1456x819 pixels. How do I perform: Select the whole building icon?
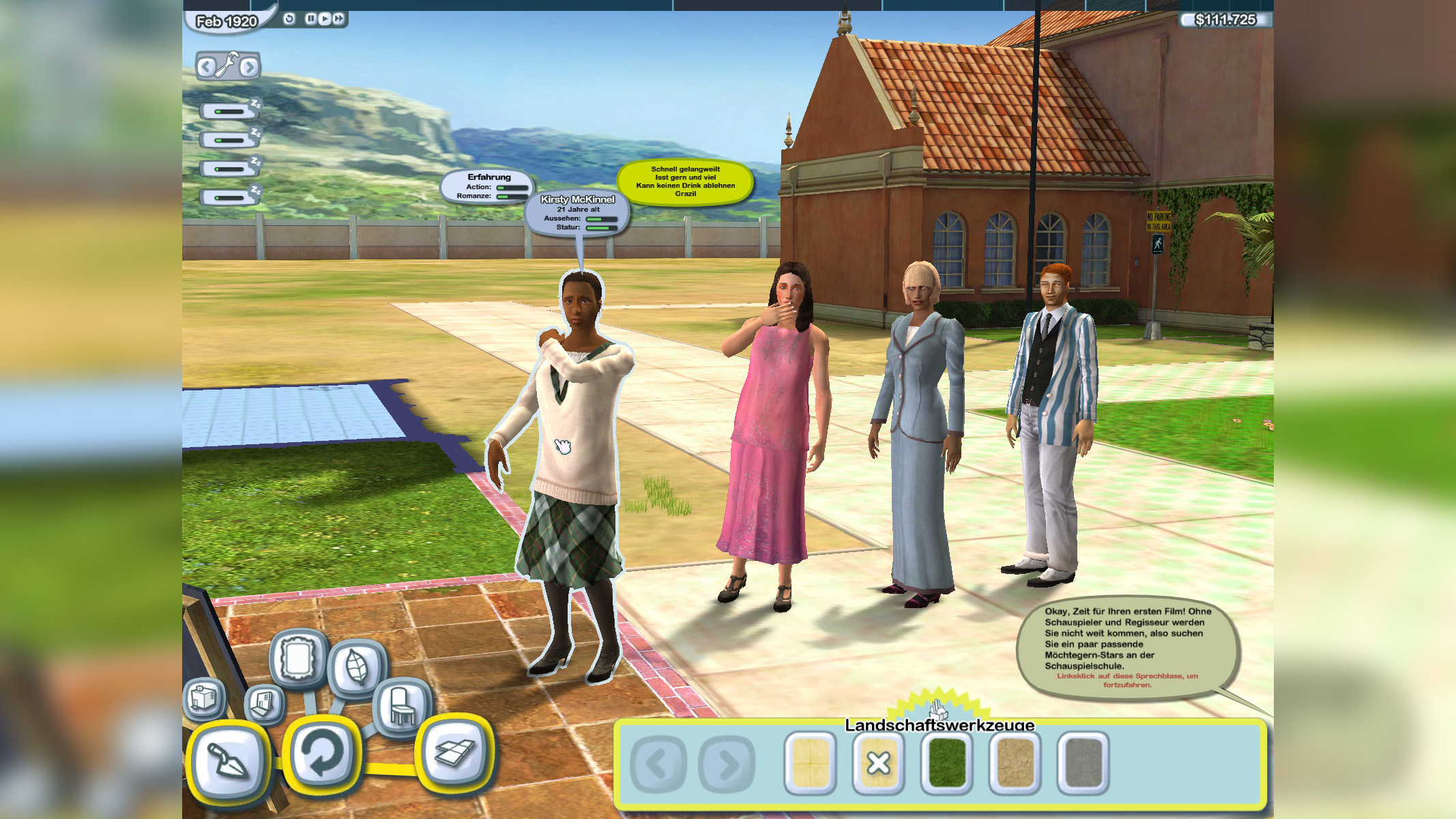pos(204,698)
